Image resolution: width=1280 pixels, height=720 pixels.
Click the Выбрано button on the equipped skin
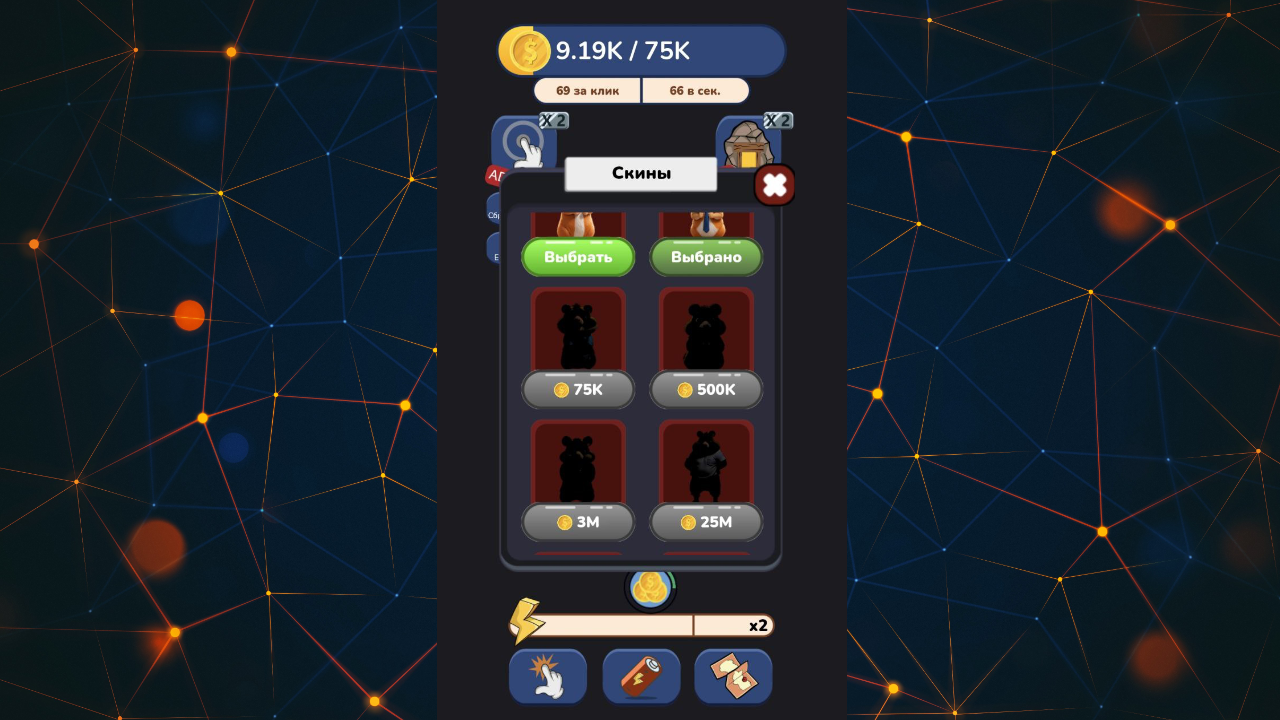tap(706, 257)
